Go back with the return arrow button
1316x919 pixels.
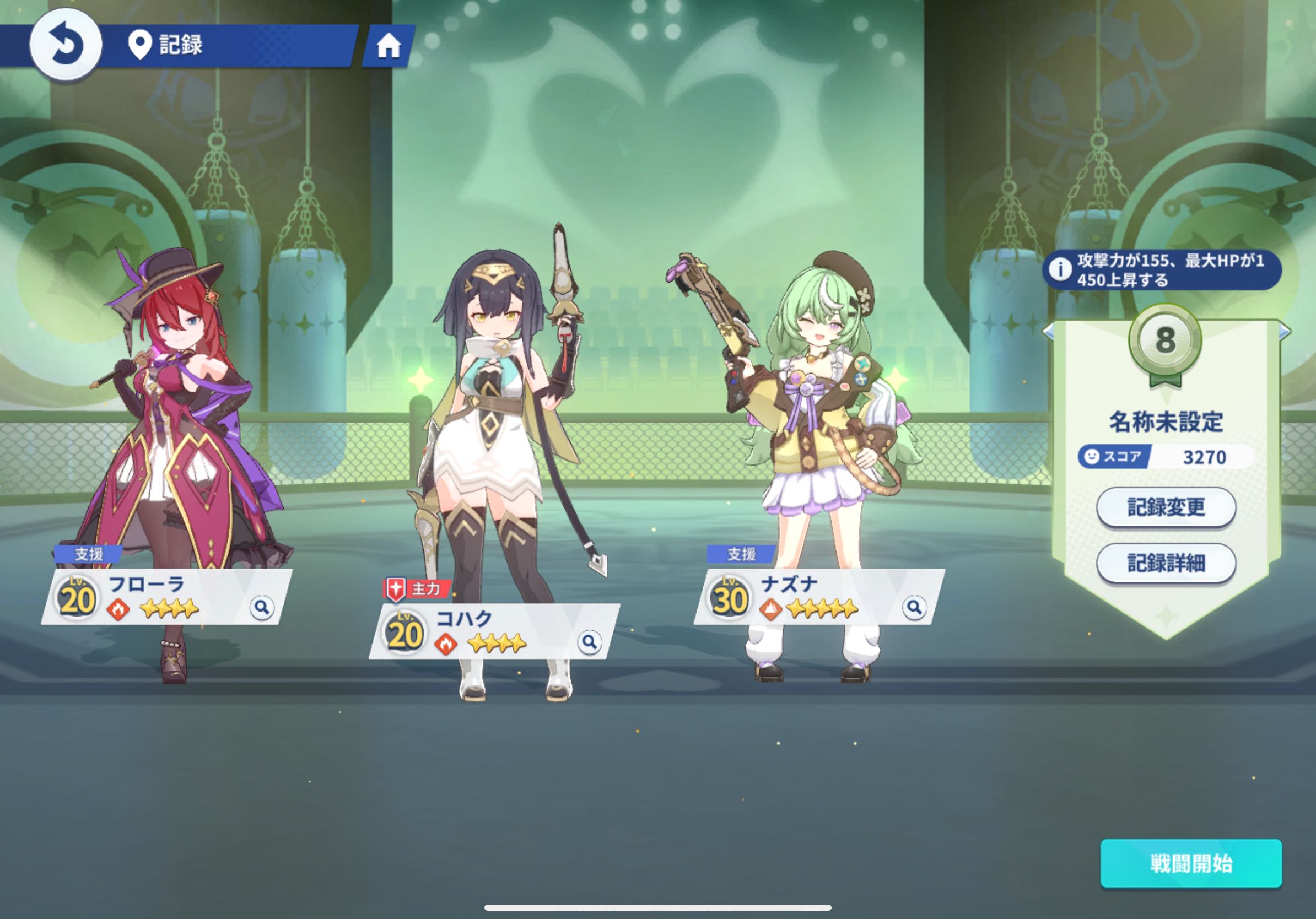point(66,45)
